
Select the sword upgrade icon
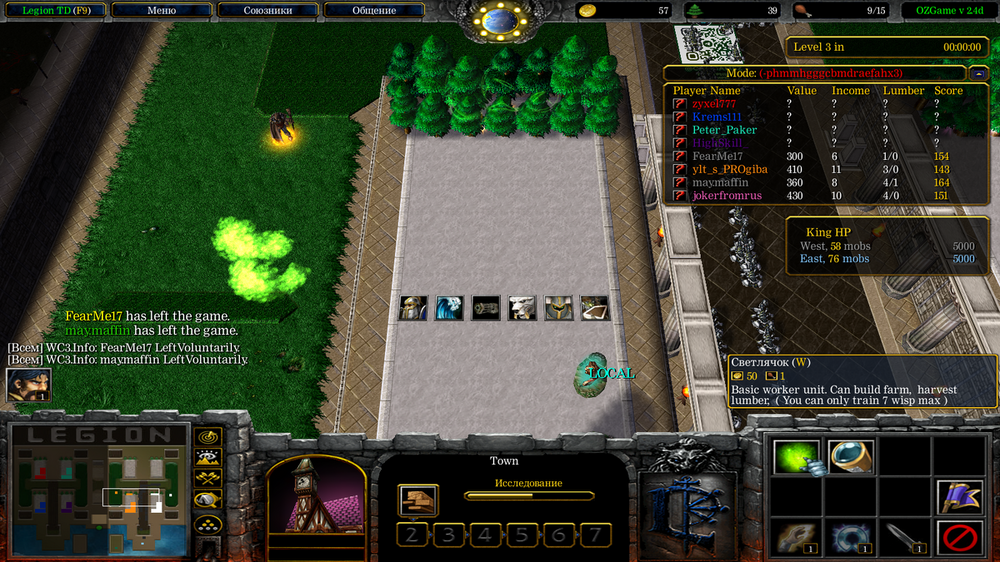(x=905, y=538)
